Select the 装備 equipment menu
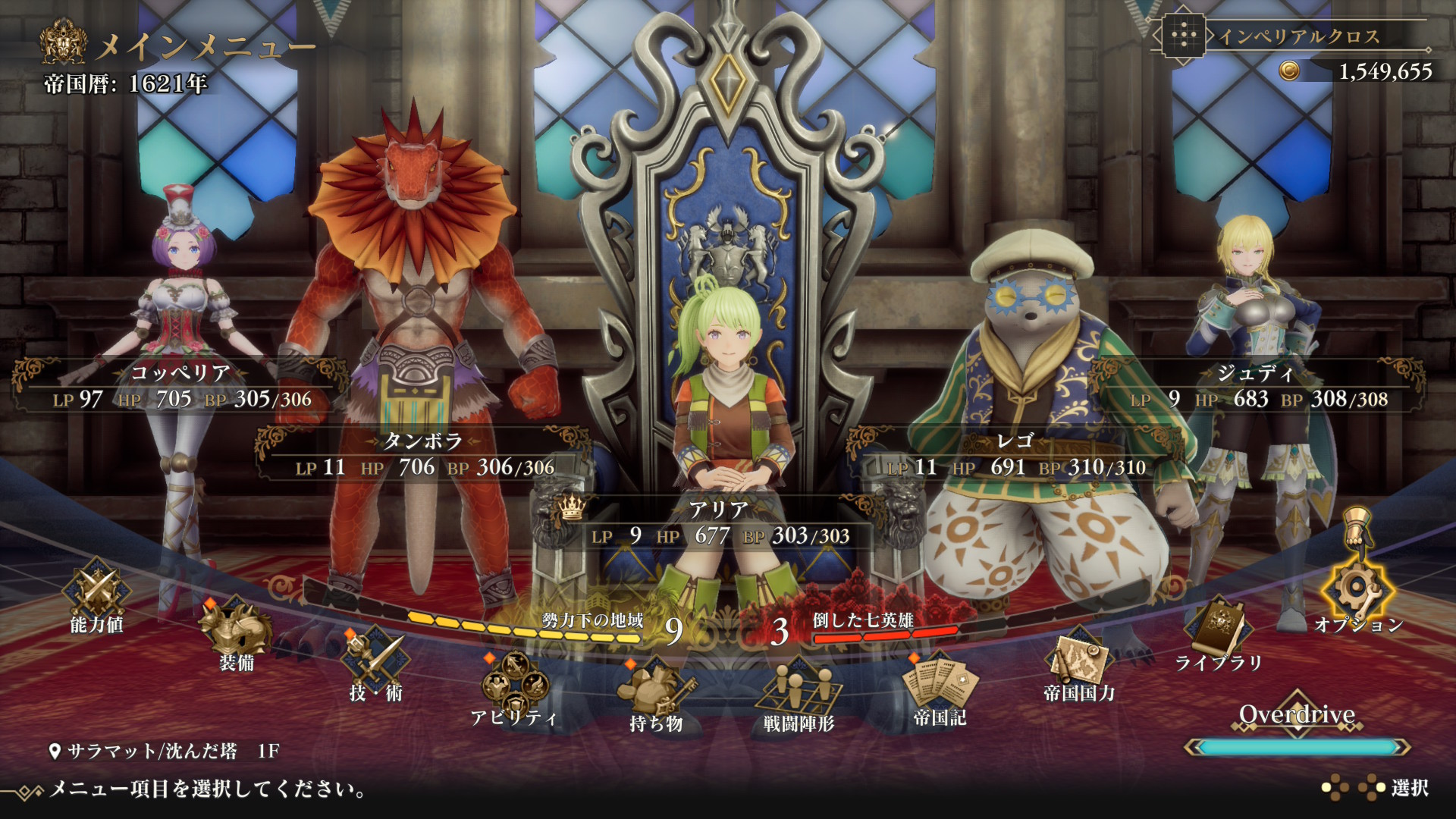The height and width of the screenshot is (819, 1456). click(236, 633)
